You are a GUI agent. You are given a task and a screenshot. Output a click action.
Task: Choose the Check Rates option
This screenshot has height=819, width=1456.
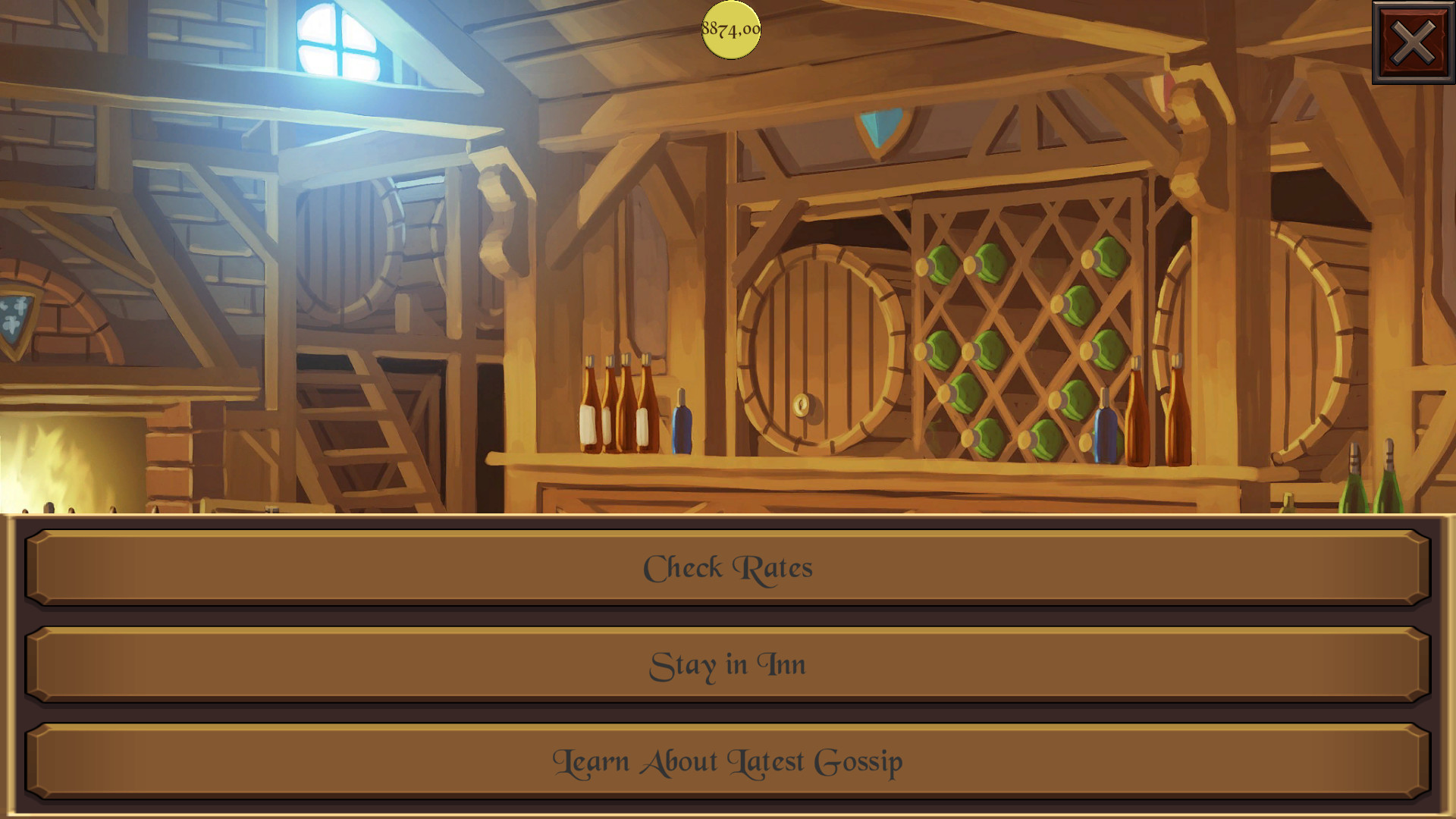[728, 567]
